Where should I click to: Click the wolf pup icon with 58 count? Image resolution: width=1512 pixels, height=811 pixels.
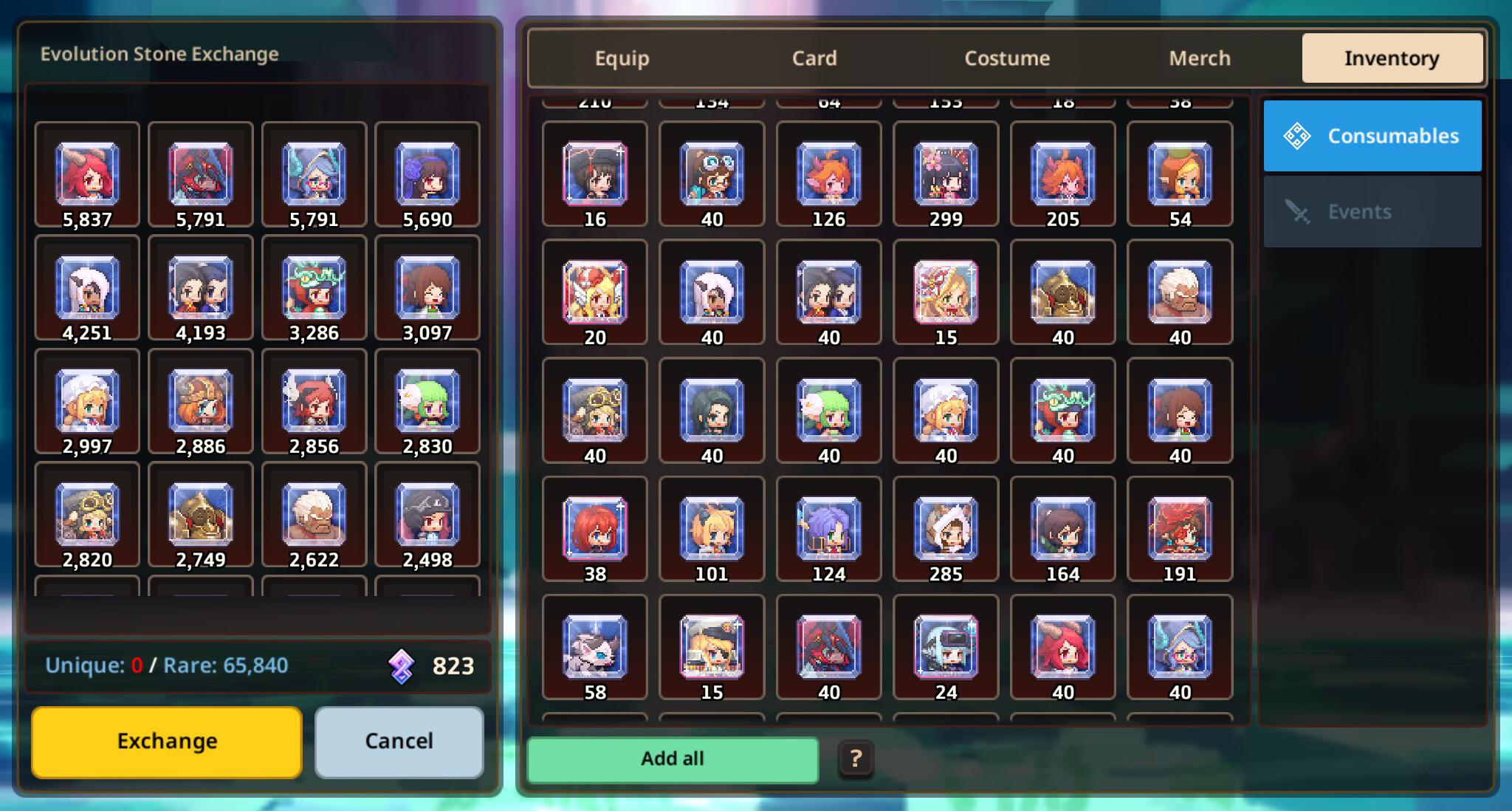pyautogui.click(x=595, y=648)
